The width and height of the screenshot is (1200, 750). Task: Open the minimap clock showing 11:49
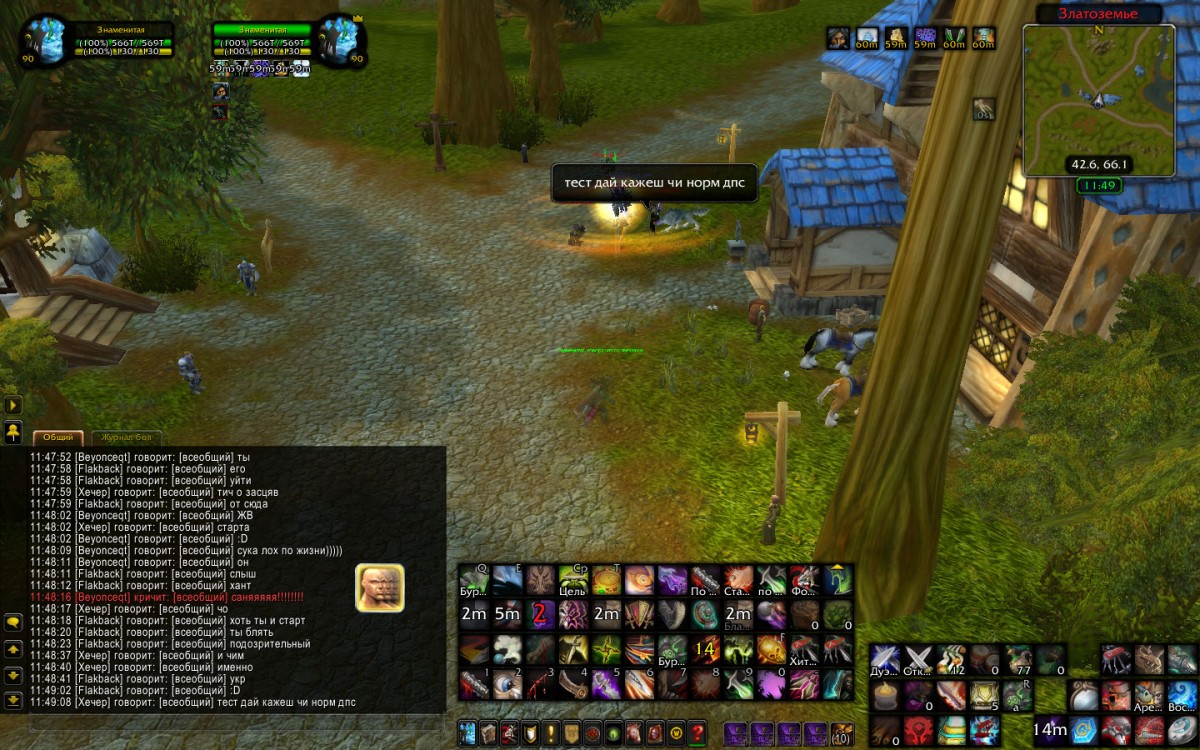[x=1098, y=185]
